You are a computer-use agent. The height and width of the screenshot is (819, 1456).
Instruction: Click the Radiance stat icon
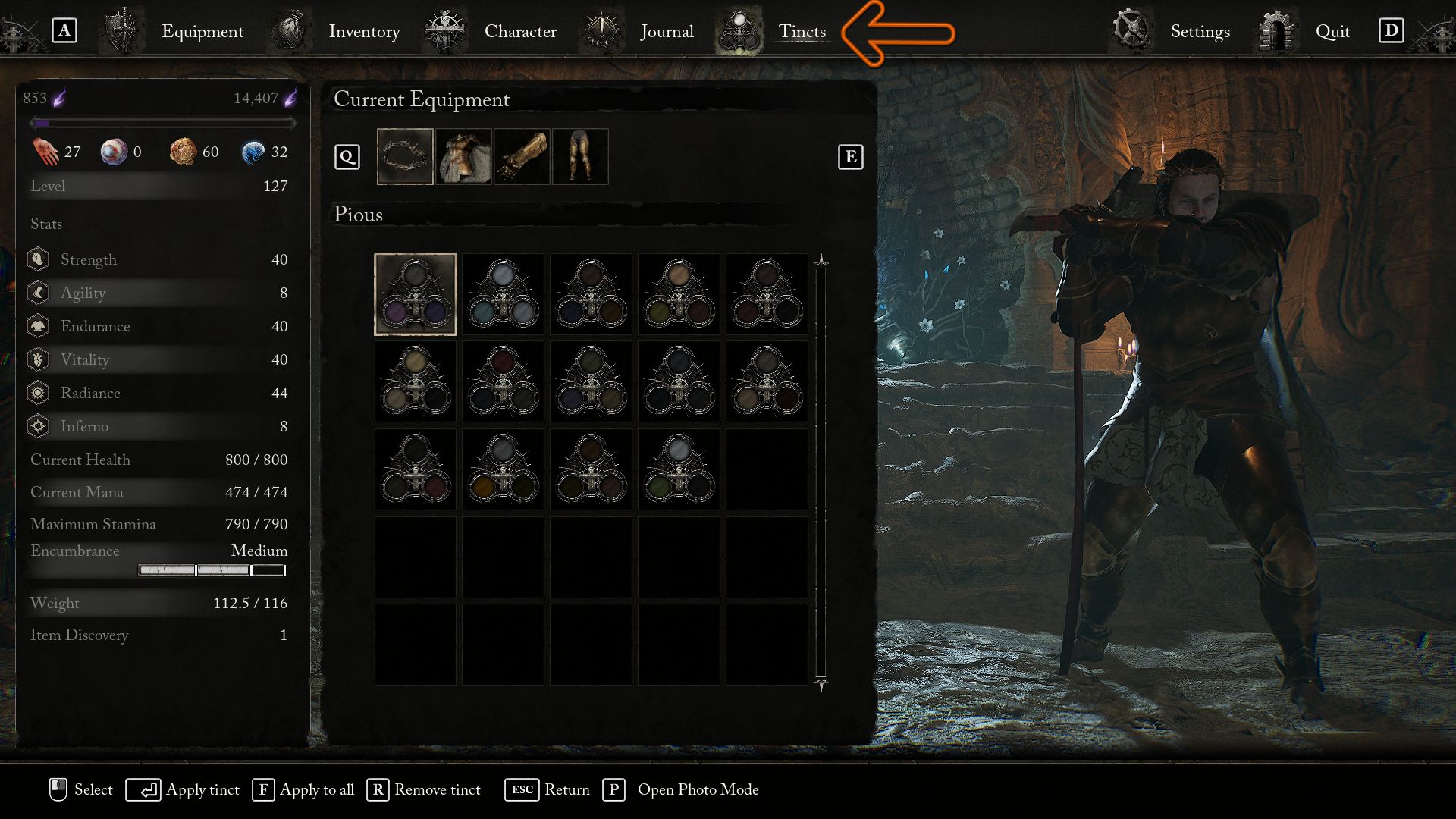pos(37,393)
